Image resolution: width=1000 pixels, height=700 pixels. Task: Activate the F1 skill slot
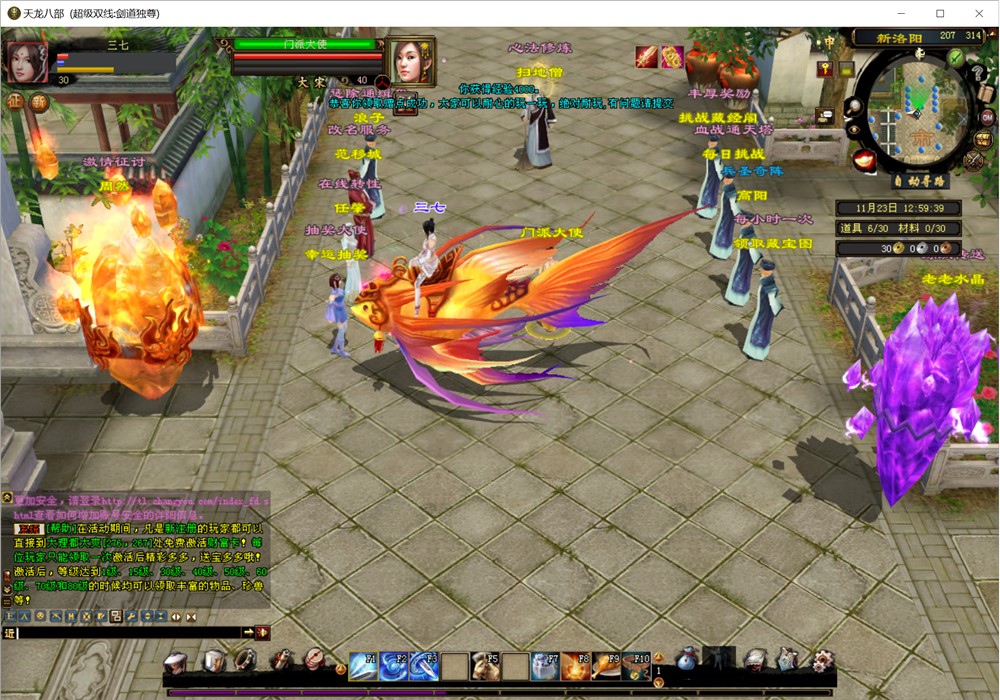pos(364,665)
